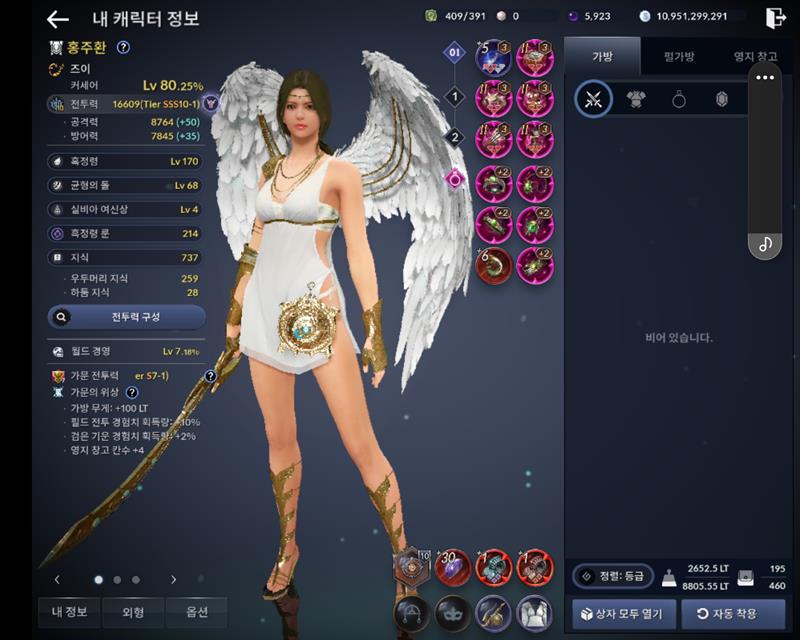This screenshot has height=640, width=800.
Task: Go to the next info page arrow
Action: point(173,579)
